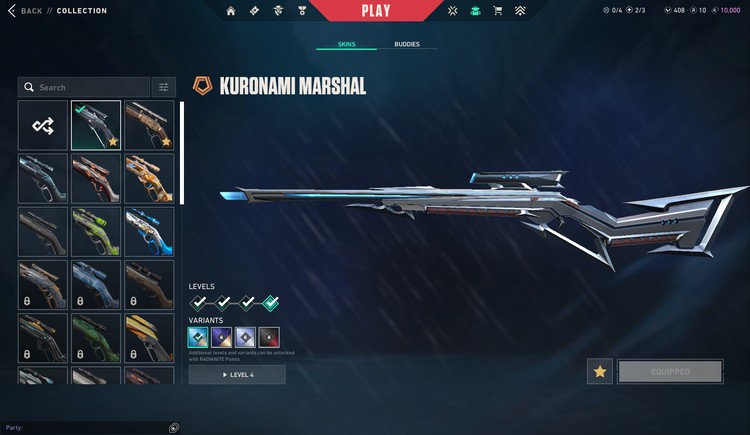This screenshot has width=750, height=435.
Task: Select the first cyan variant swatch
Action: (198, 337)
